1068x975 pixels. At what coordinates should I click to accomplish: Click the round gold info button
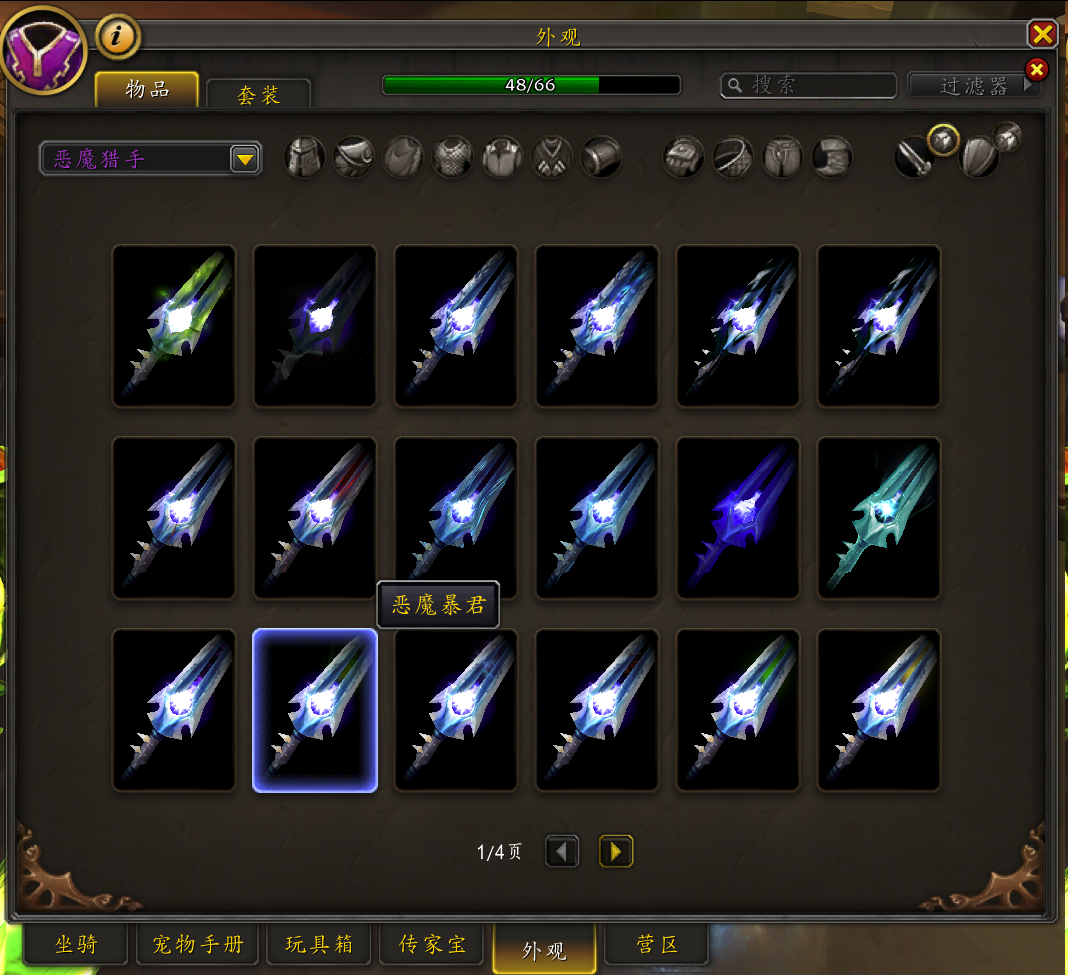pos(118,37)
